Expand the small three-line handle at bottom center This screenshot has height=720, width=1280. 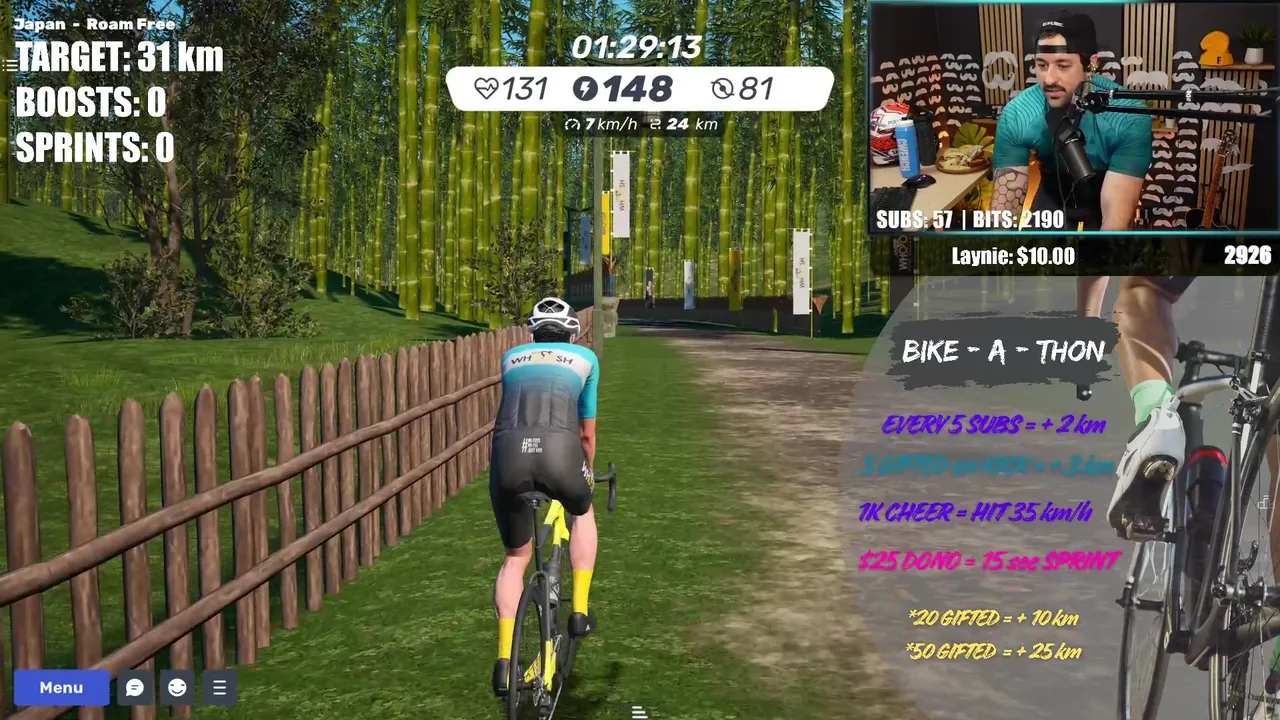coord(639,712)
